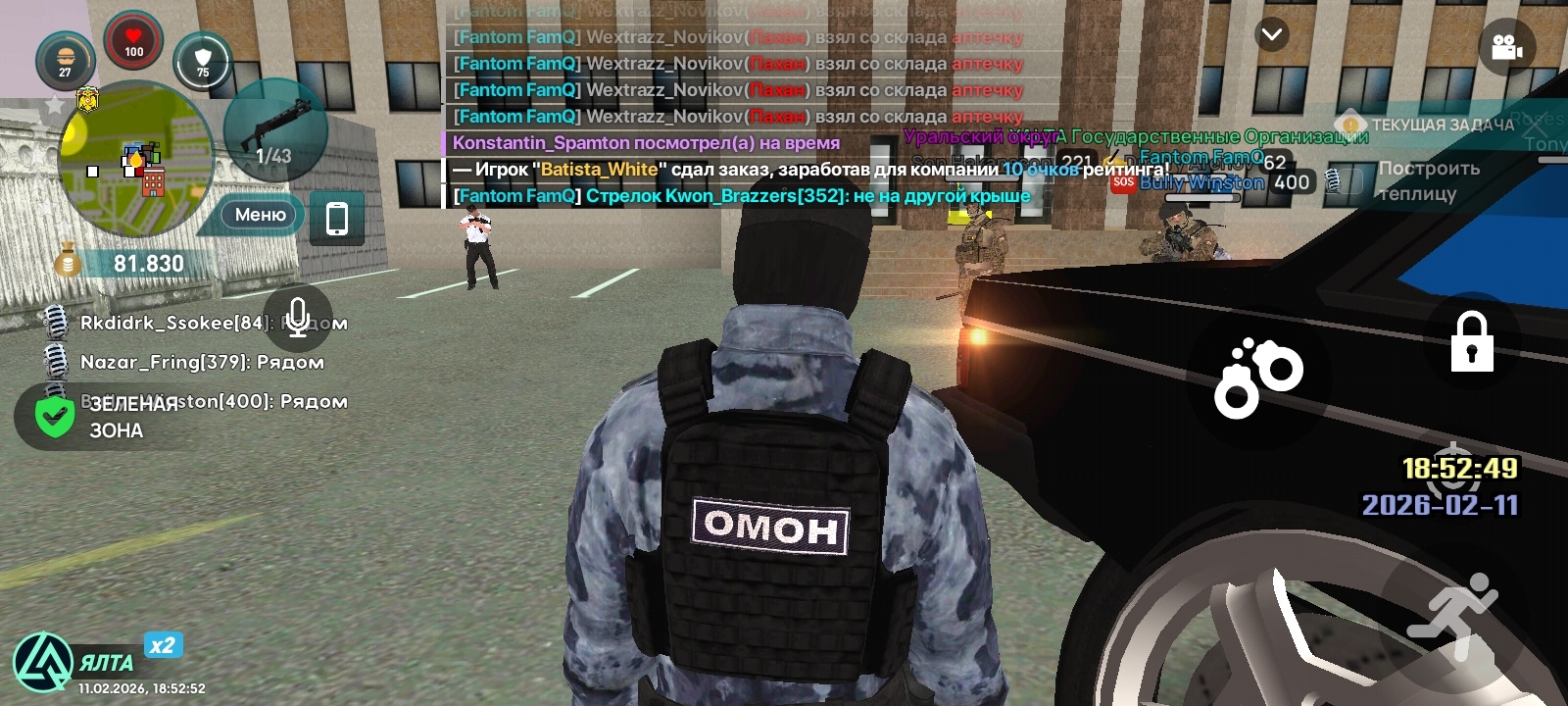Screen dimensions: 1568x706
Task: Tap the hunger indicator showing 27
Action: (x=65, y=61)
